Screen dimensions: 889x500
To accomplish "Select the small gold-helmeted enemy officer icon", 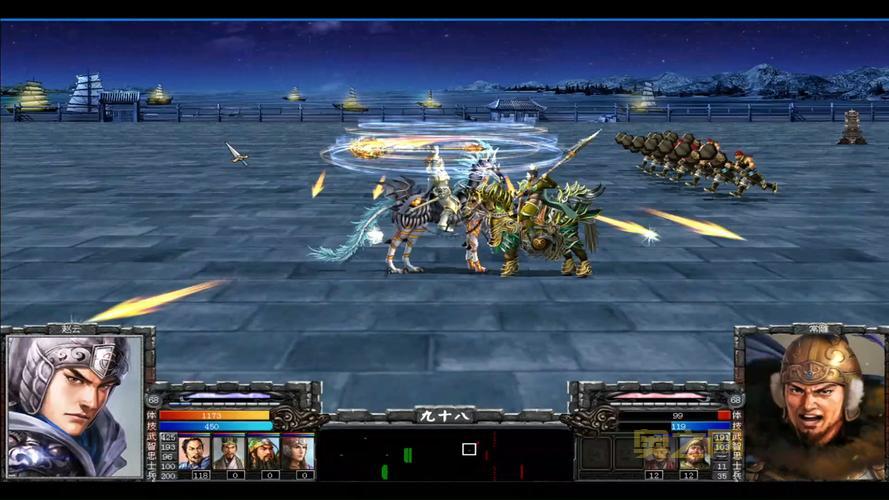I will click(x=692, y=452).
